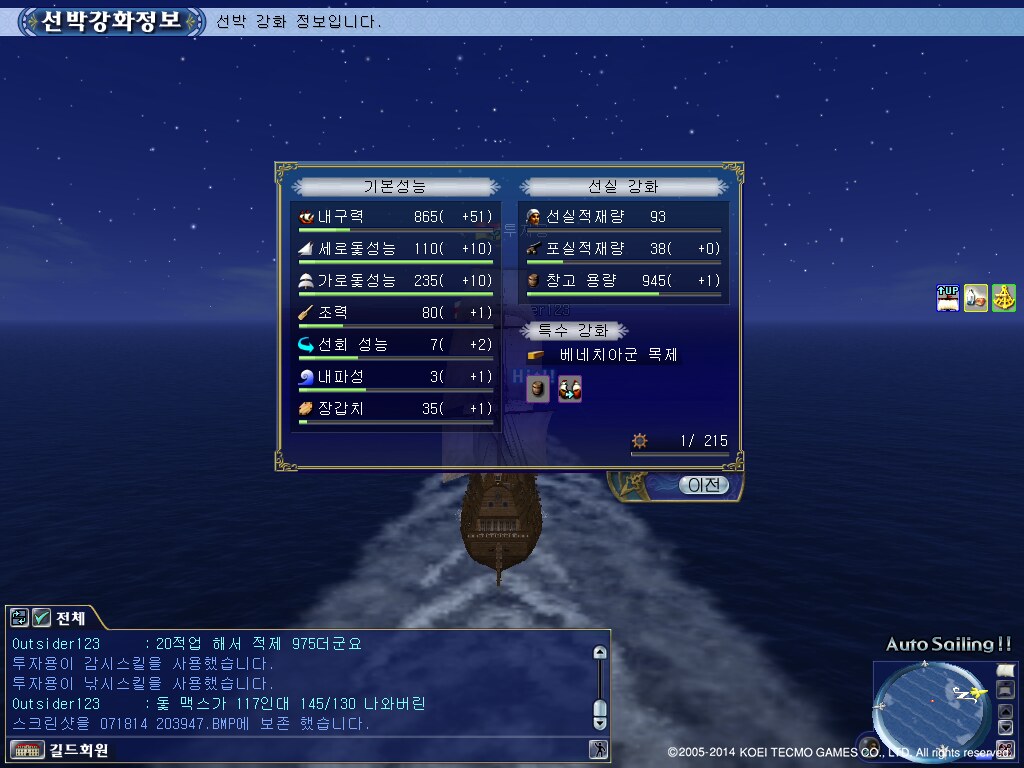The width and height of the screenshot is (1024, 768).
Task: Open the 전체 chat tab
Action: 70,618
